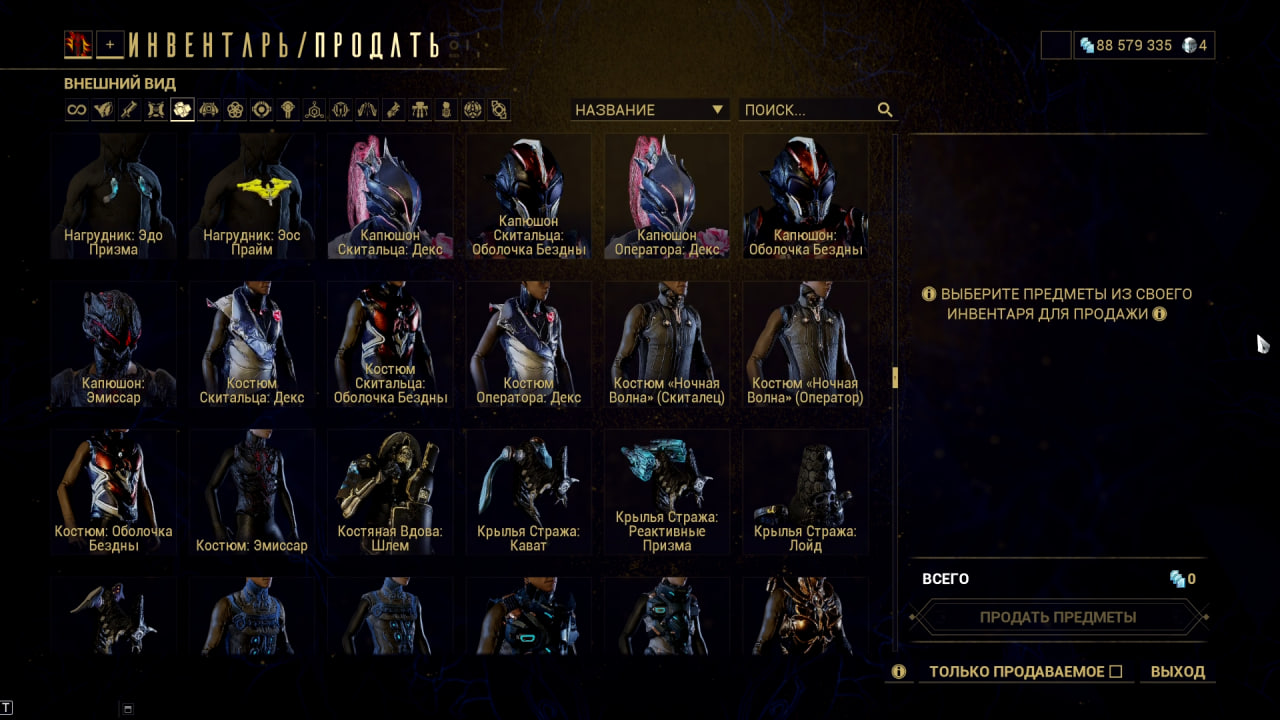
Task: Select the Нагрудник: Эдо Призма item
Action: click(113, 196)
